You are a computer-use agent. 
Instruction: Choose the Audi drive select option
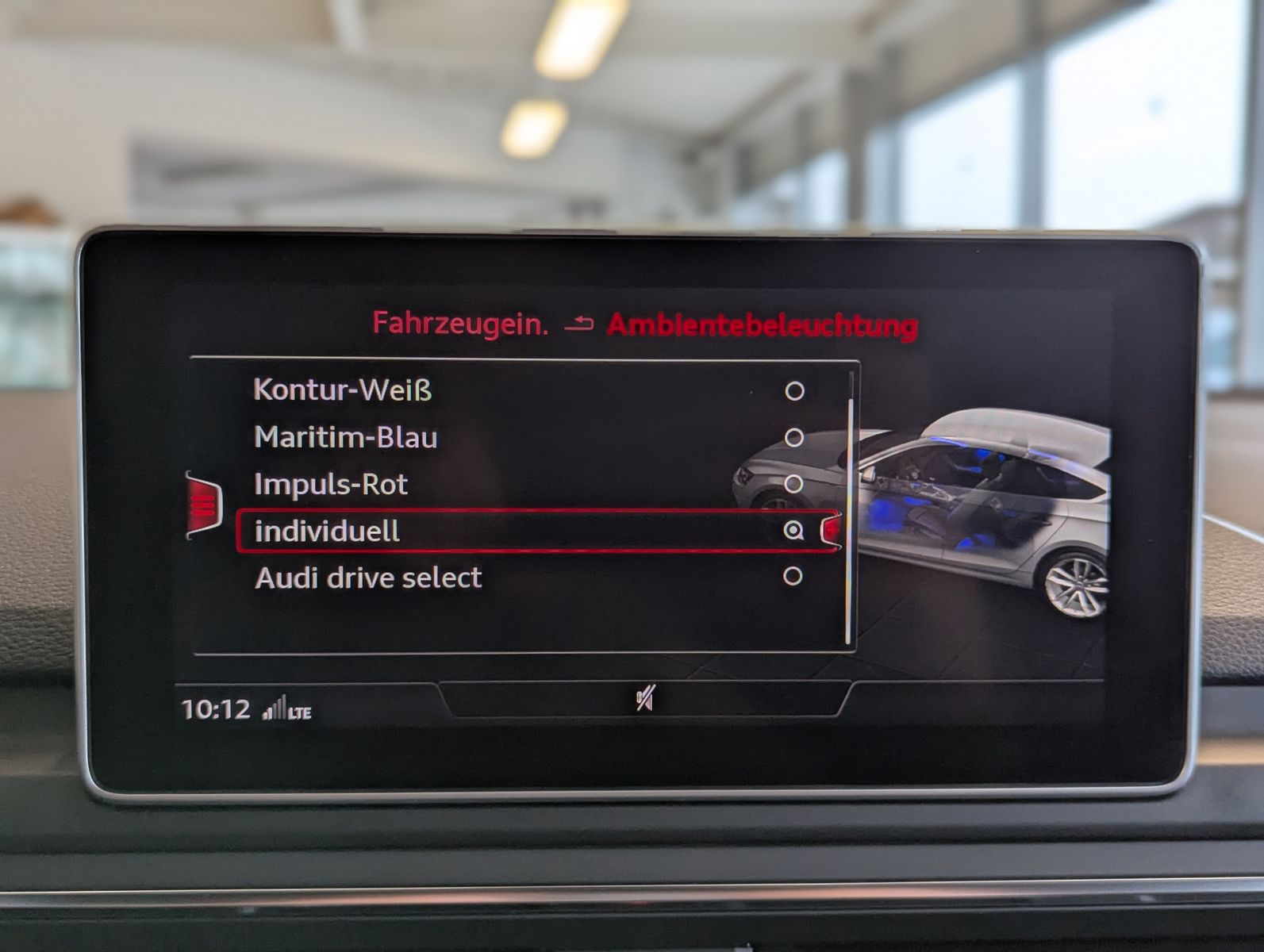pyautogui.click(x=367, y=579)
